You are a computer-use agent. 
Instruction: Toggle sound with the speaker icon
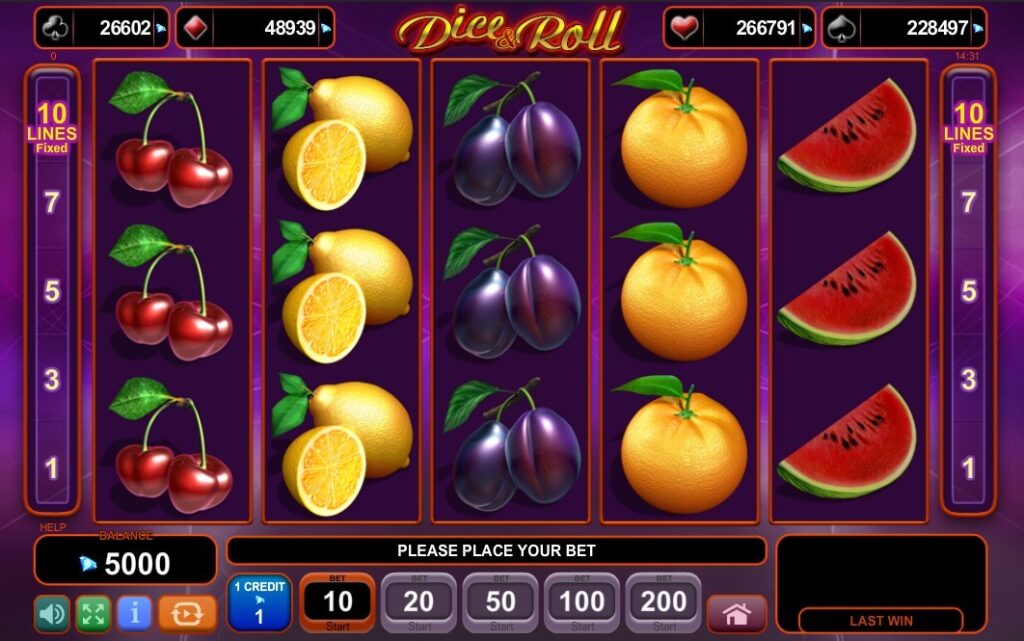52,612
